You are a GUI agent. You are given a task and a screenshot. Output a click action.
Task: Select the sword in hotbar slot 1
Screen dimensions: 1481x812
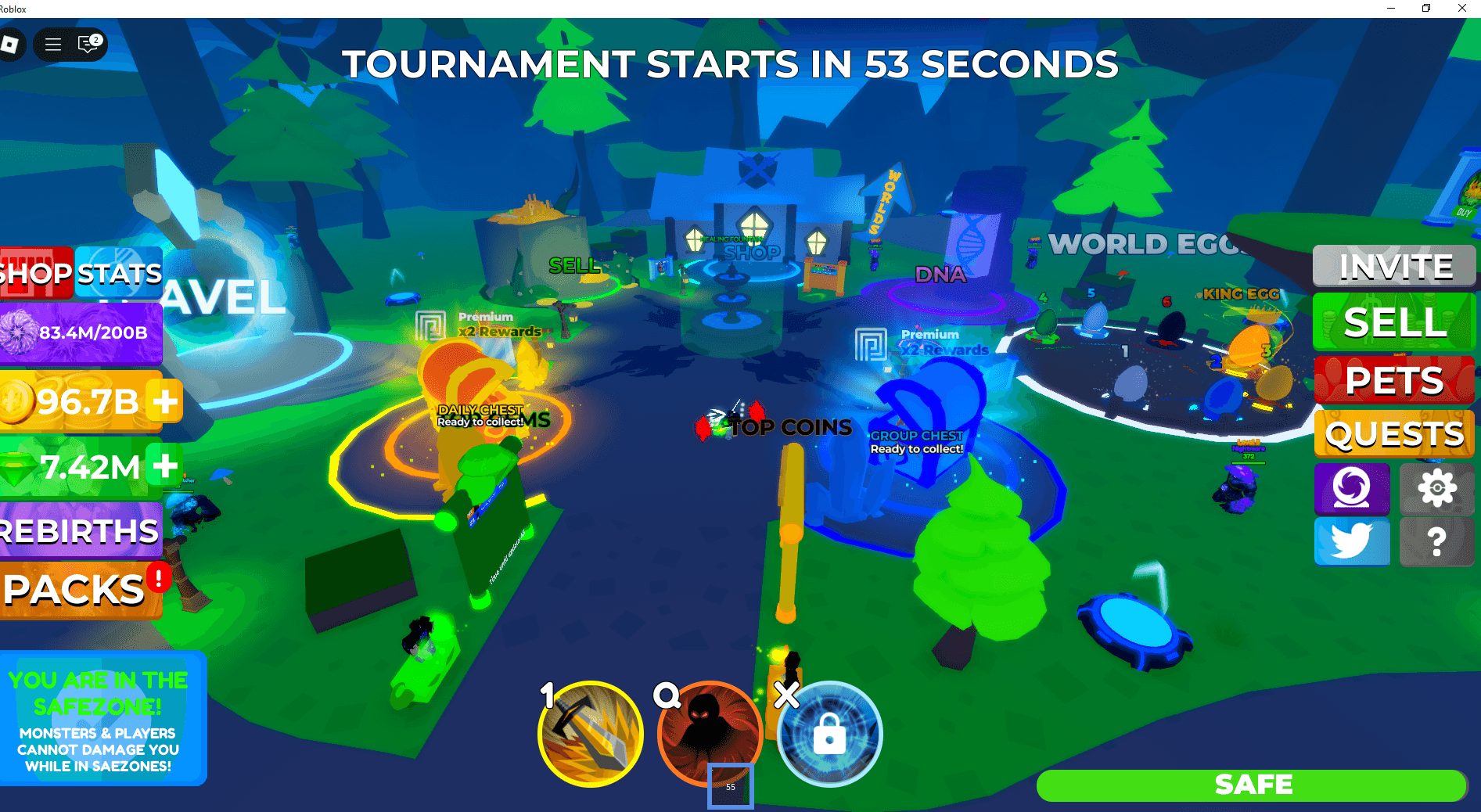pyautogui.click(x=590, y=733)
